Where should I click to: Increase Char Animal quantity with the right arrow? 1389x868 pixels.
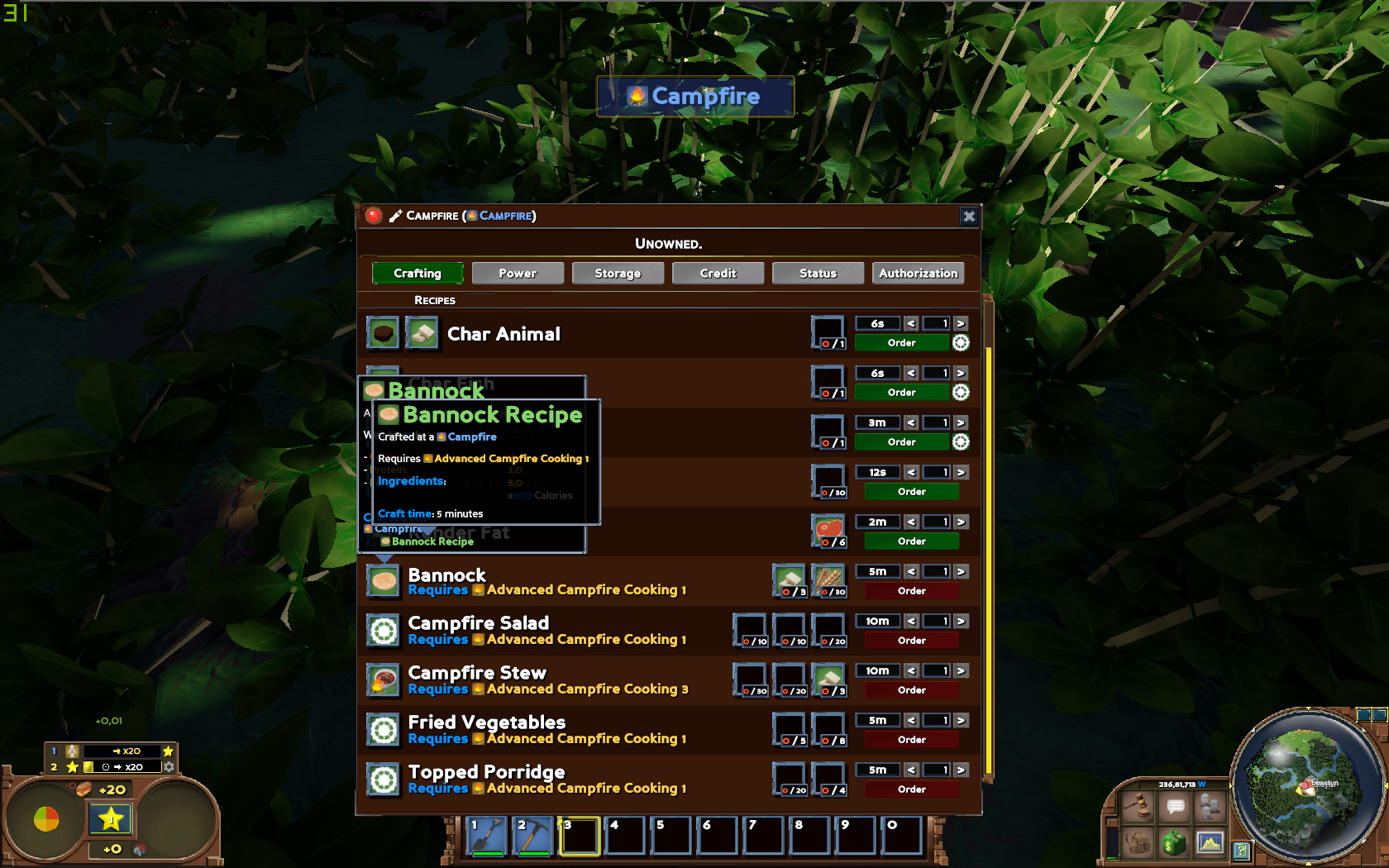pyautogui.click(x=961, y=322)
